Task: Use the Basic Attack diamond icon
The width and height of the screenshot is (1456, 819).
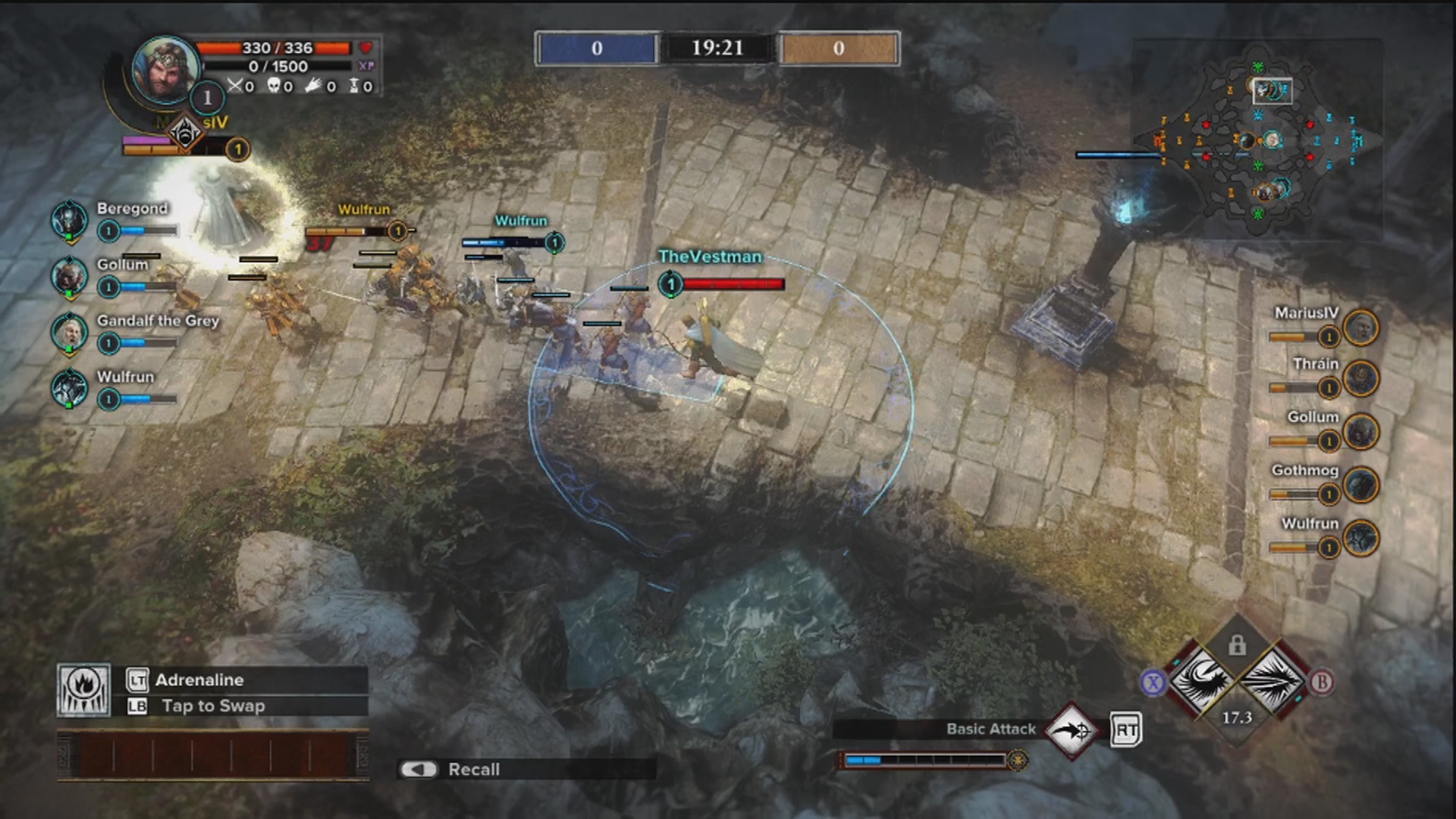Action: (1072, 731)
